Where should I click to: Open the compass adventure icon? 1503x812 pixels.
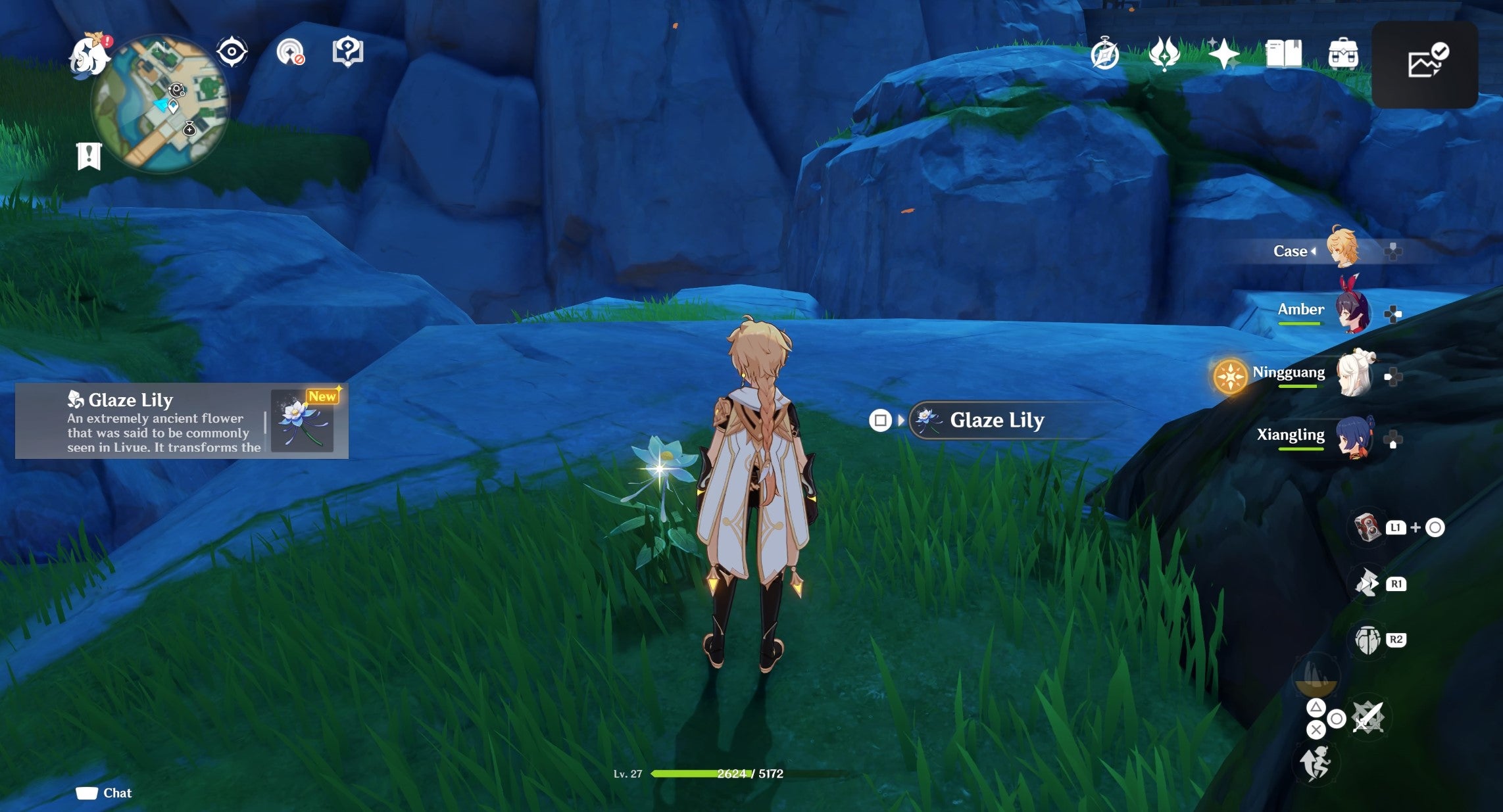click(x=1104, y=54)
